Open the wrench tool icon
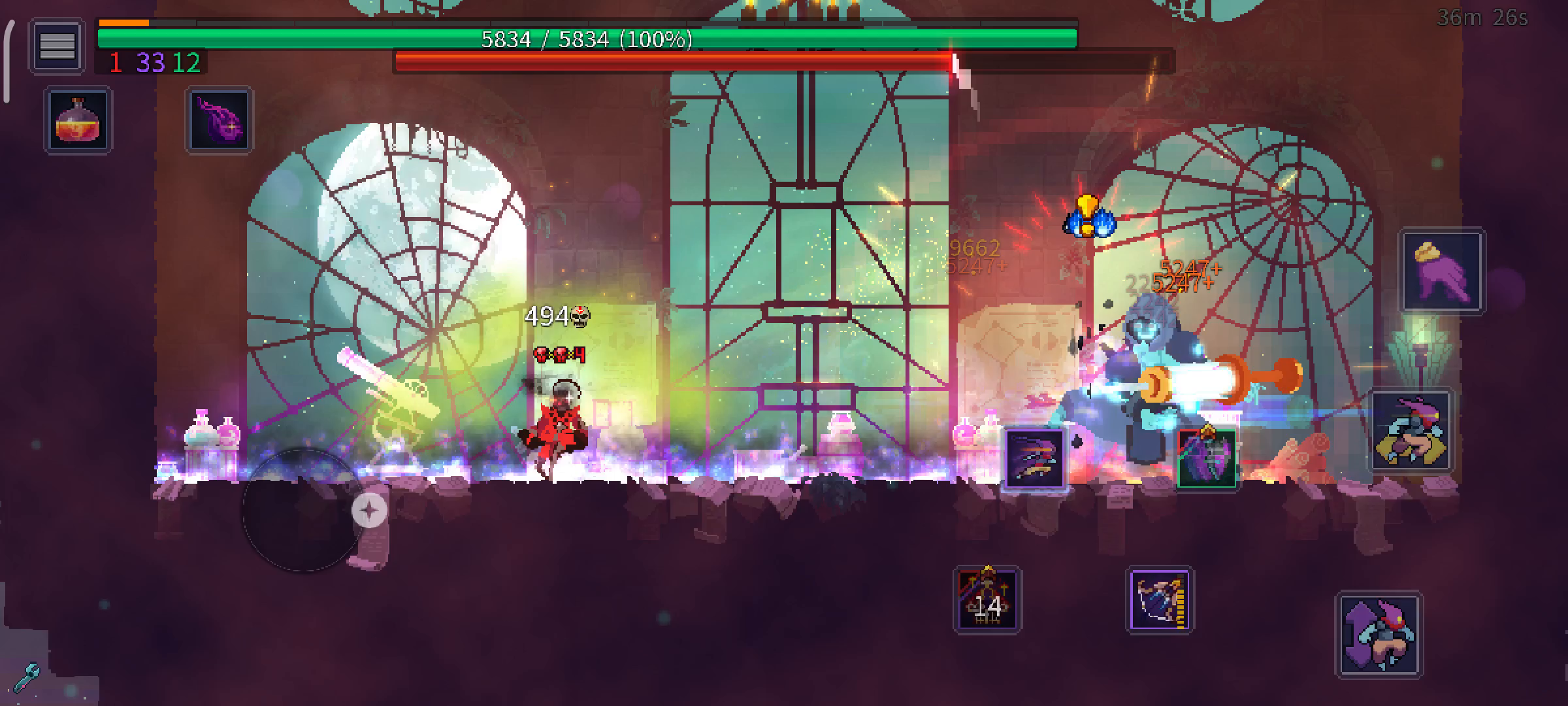 click(26, 678)
